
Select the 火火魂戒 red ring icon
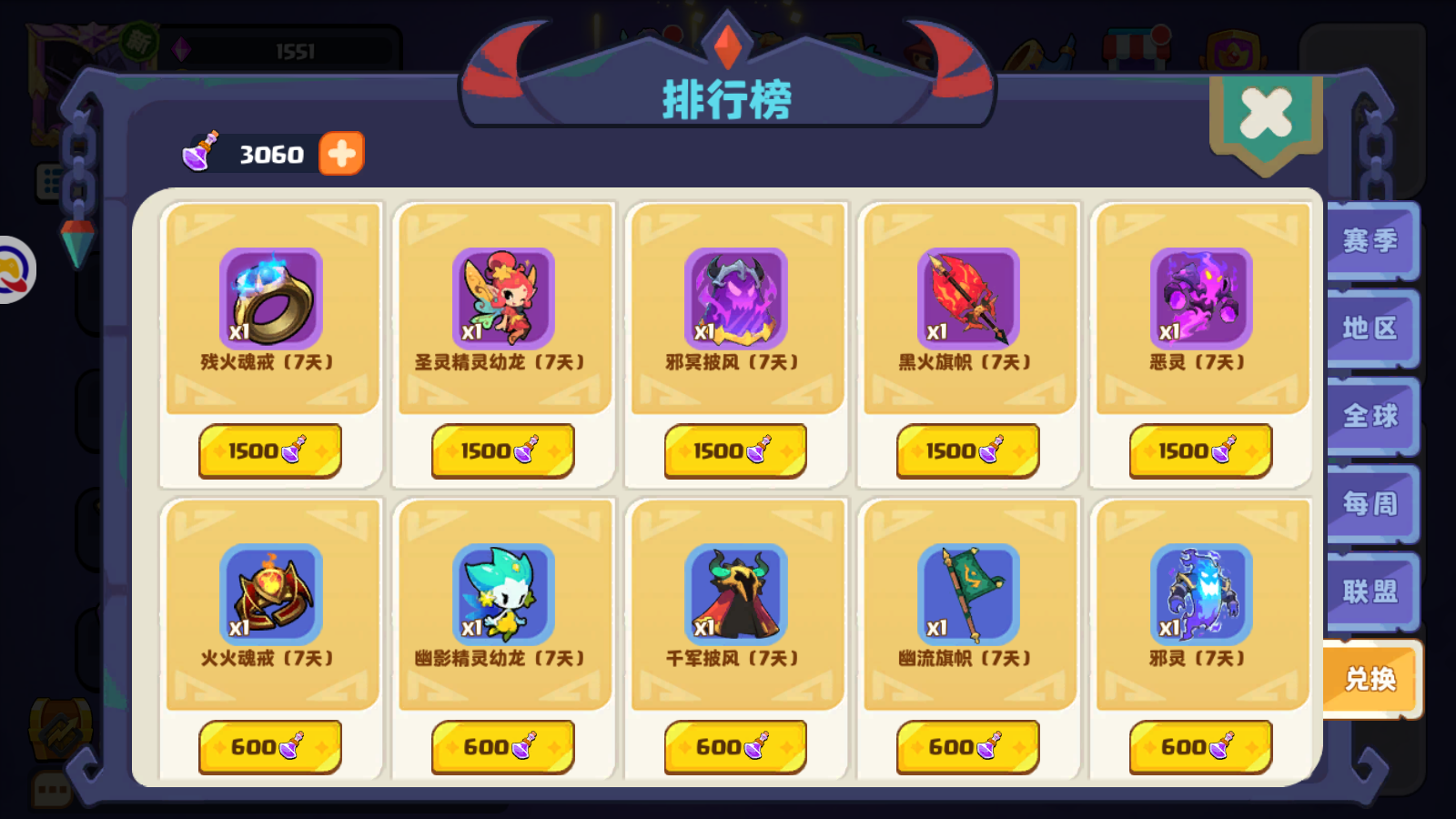point(269,596)
